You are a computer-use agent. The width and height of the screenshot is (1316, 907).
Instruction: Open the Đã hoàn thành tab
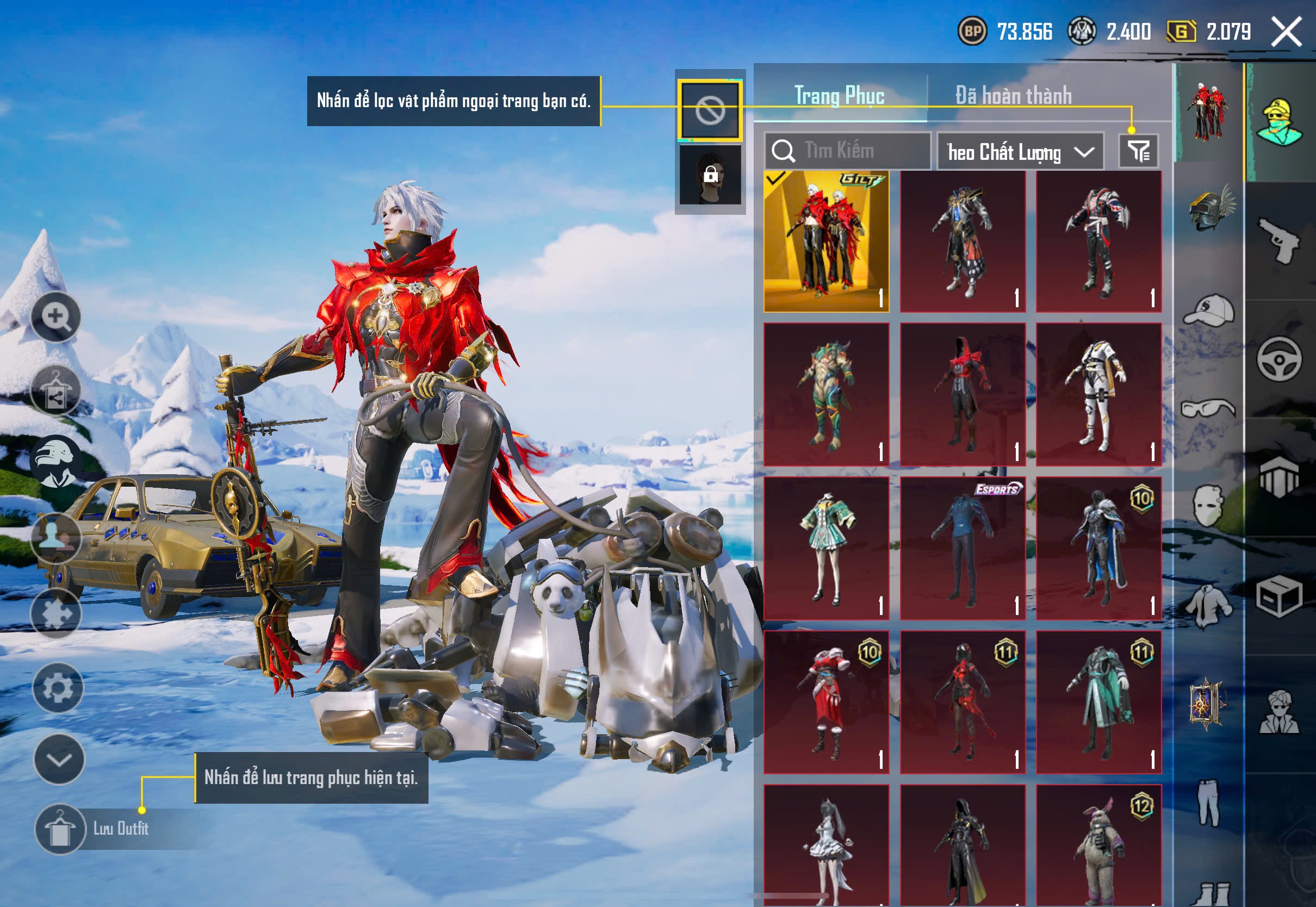pos(1013,96)
